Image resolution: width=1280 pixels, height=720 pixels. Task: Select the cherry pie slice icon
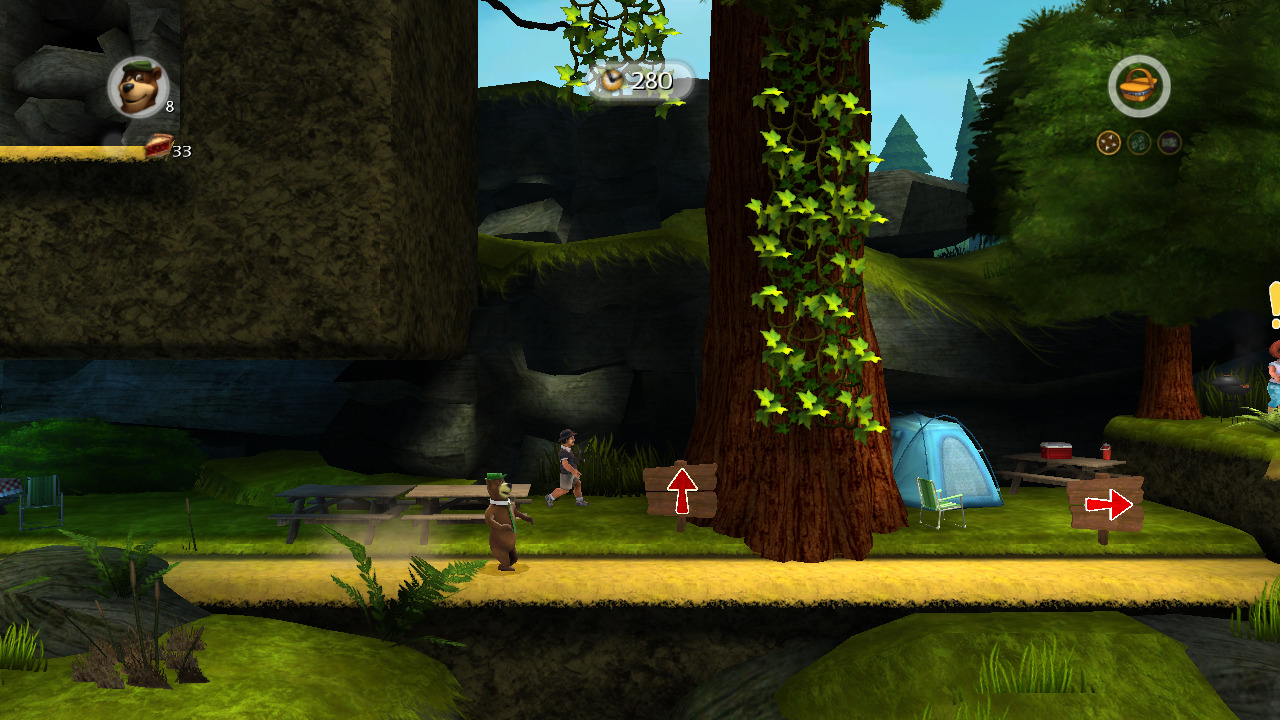coord(158,147)
